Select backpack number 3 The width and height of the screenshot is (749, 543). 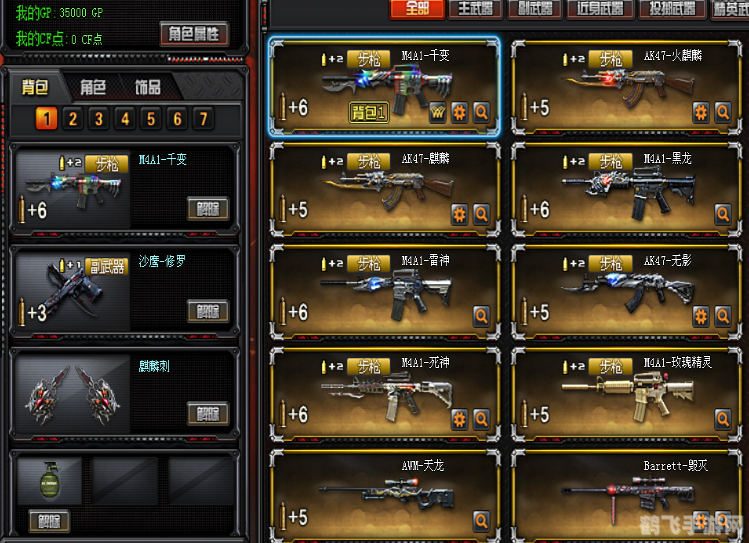coord(98,120)
